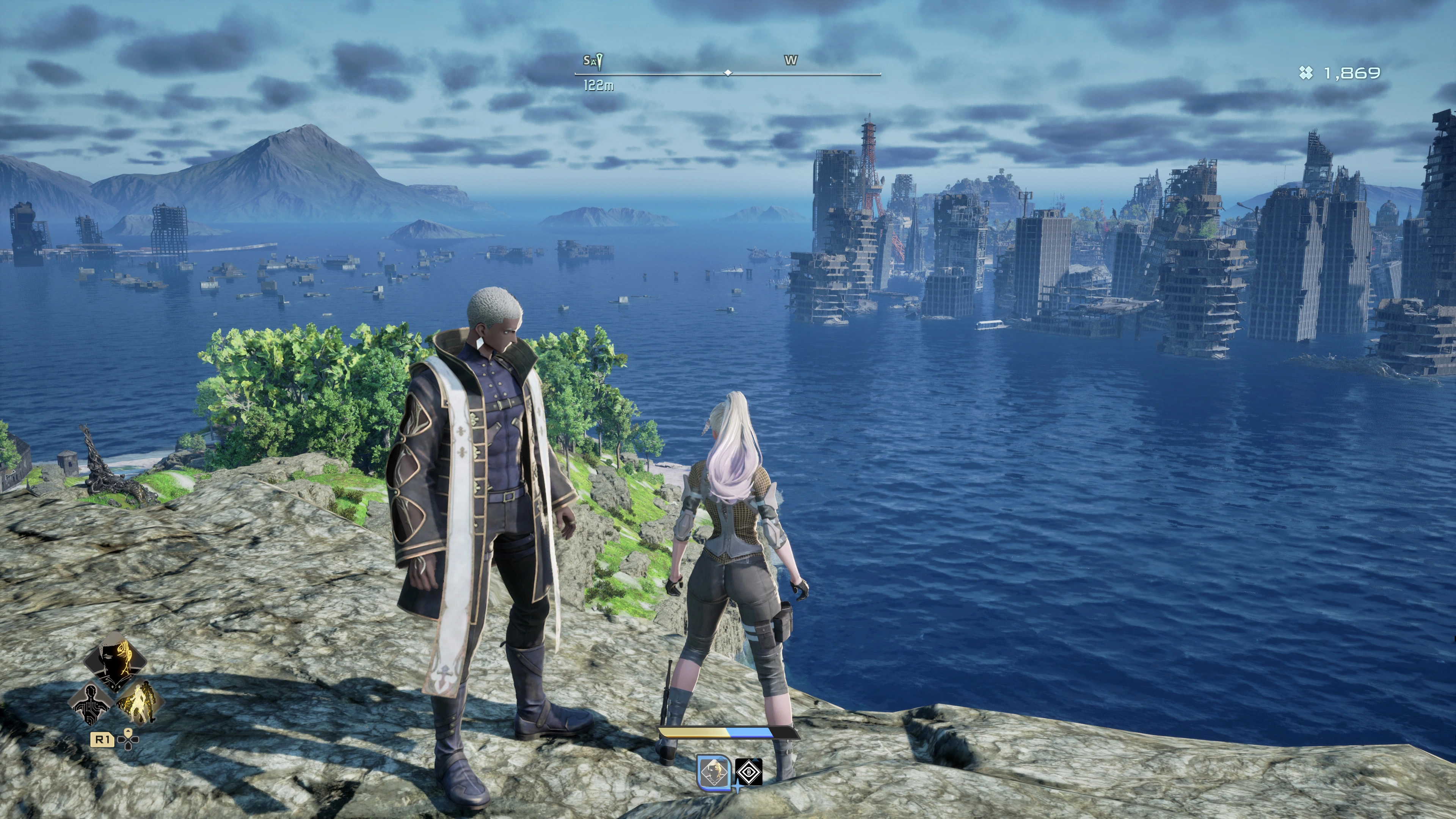Click the waypoint marker on the compass

click(x=598, y=61)
